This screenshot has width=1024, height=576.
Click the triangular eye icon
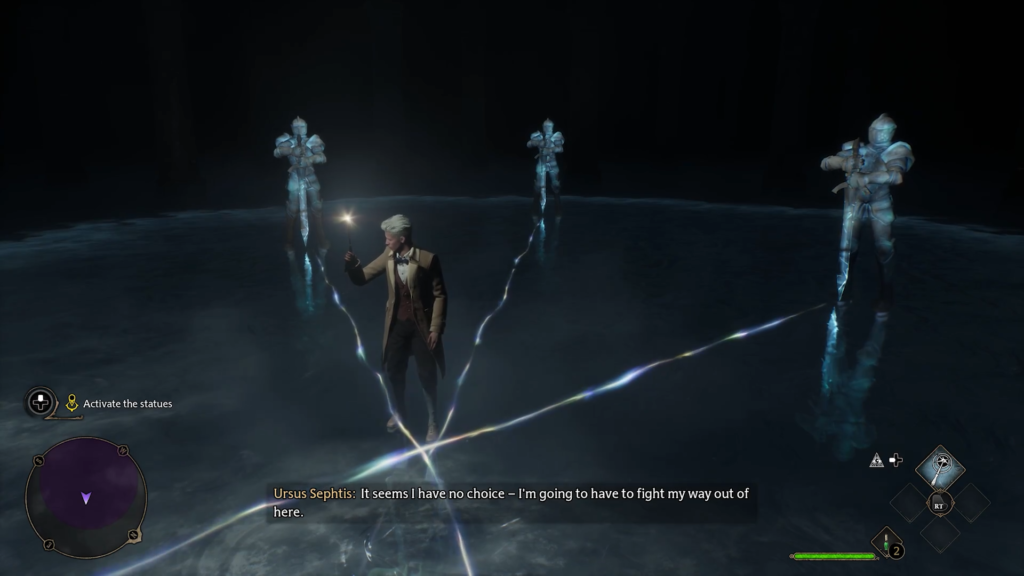(x=876, y=460)
